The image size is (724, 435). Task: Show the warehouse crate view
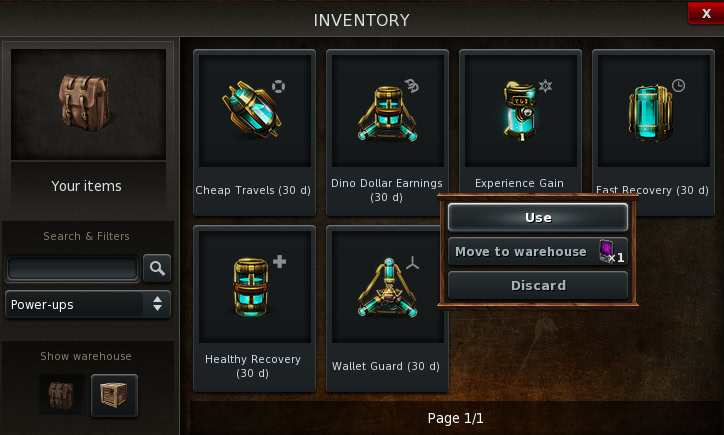click(114, 395)
